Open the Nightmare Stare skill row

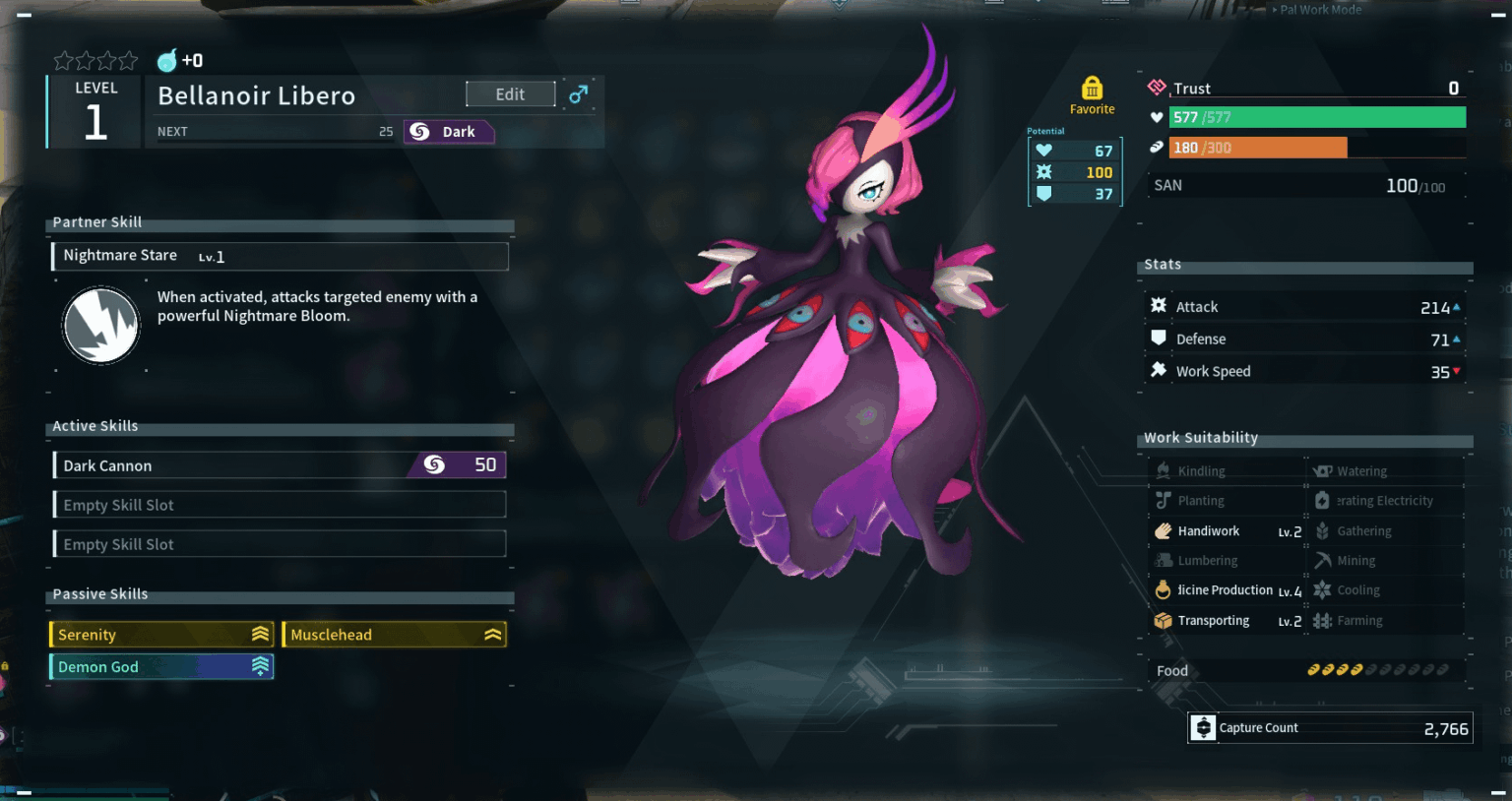click(x=280, y=257)
